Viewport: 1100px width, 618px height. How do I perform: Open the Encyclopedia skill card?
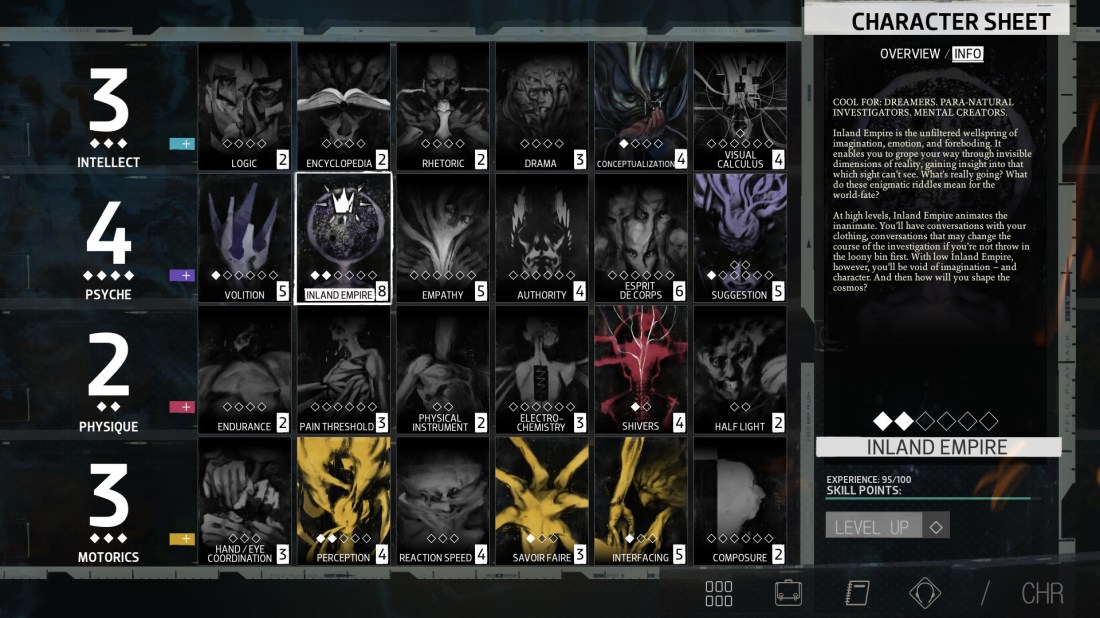pyautogui.click(x=343, y=106)
